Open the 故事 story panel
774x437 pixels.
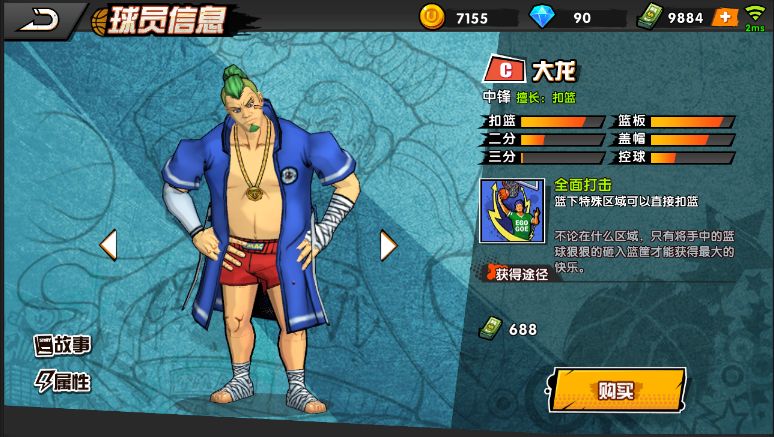click(63, 346)
